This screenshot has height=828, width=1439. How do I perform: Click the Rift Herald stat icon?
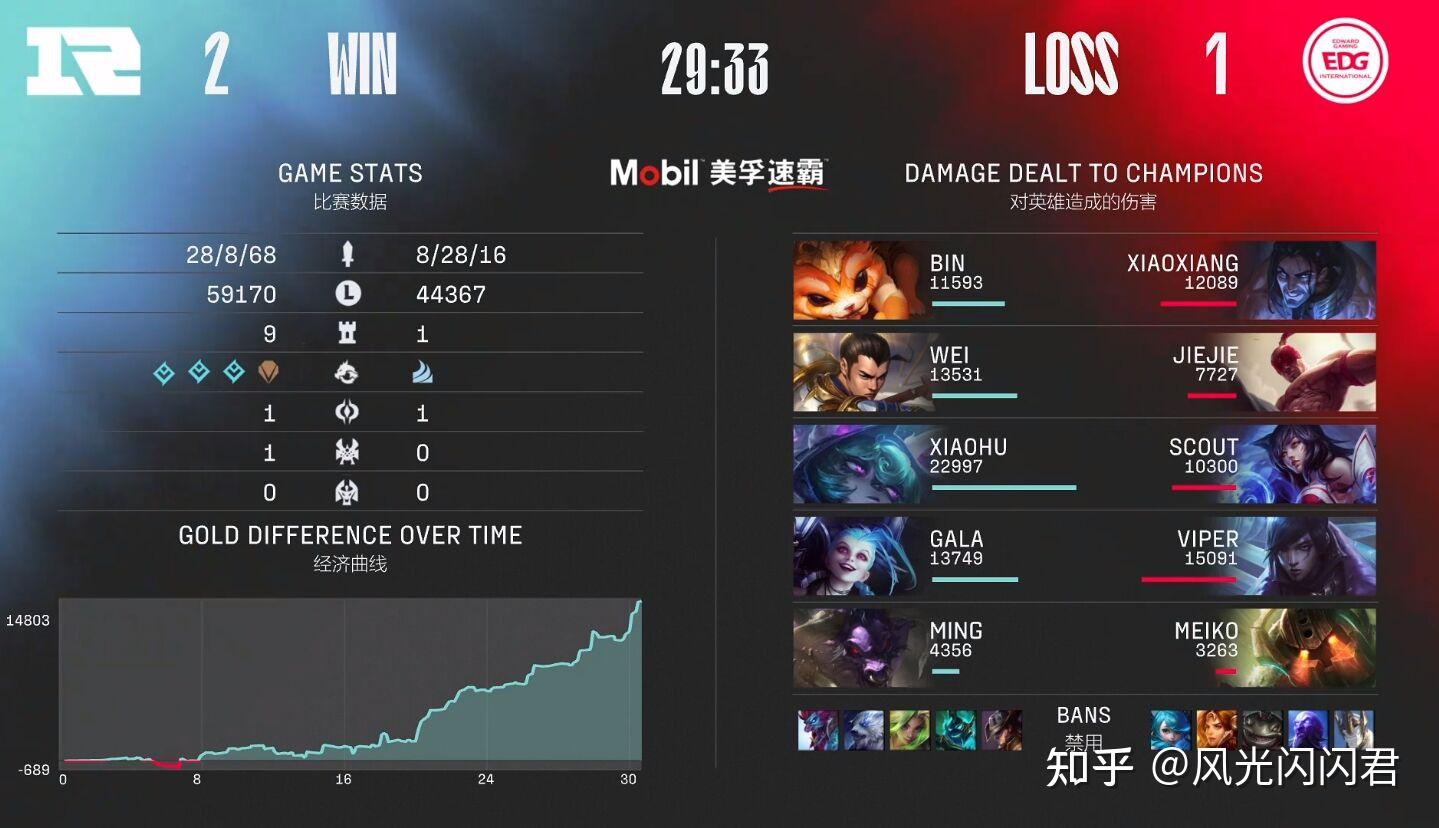tap(349, 412)
